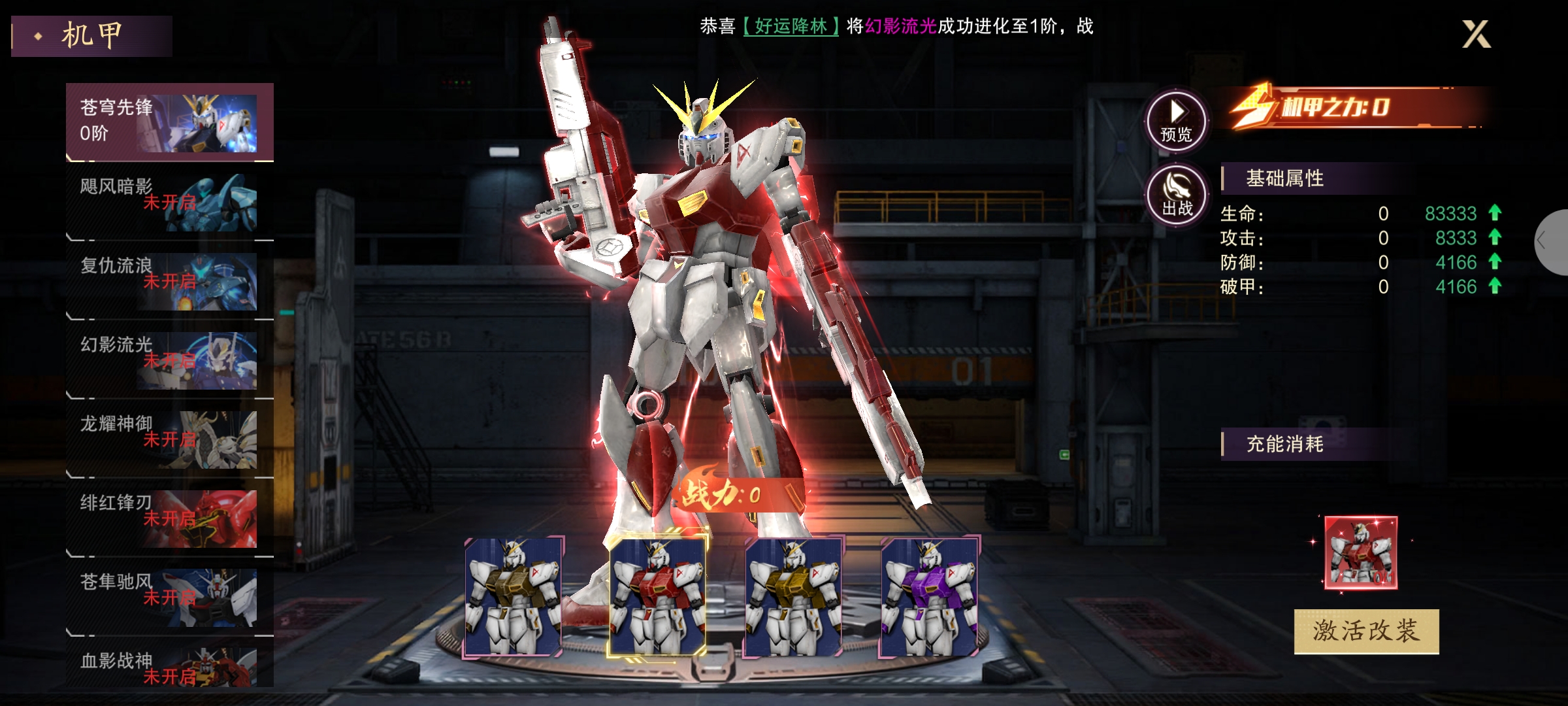Choose the 飓风暗影 mecha from the list
Image resolution: width=1568 pixels, height=706 pixels.
(x=169, y=202)
